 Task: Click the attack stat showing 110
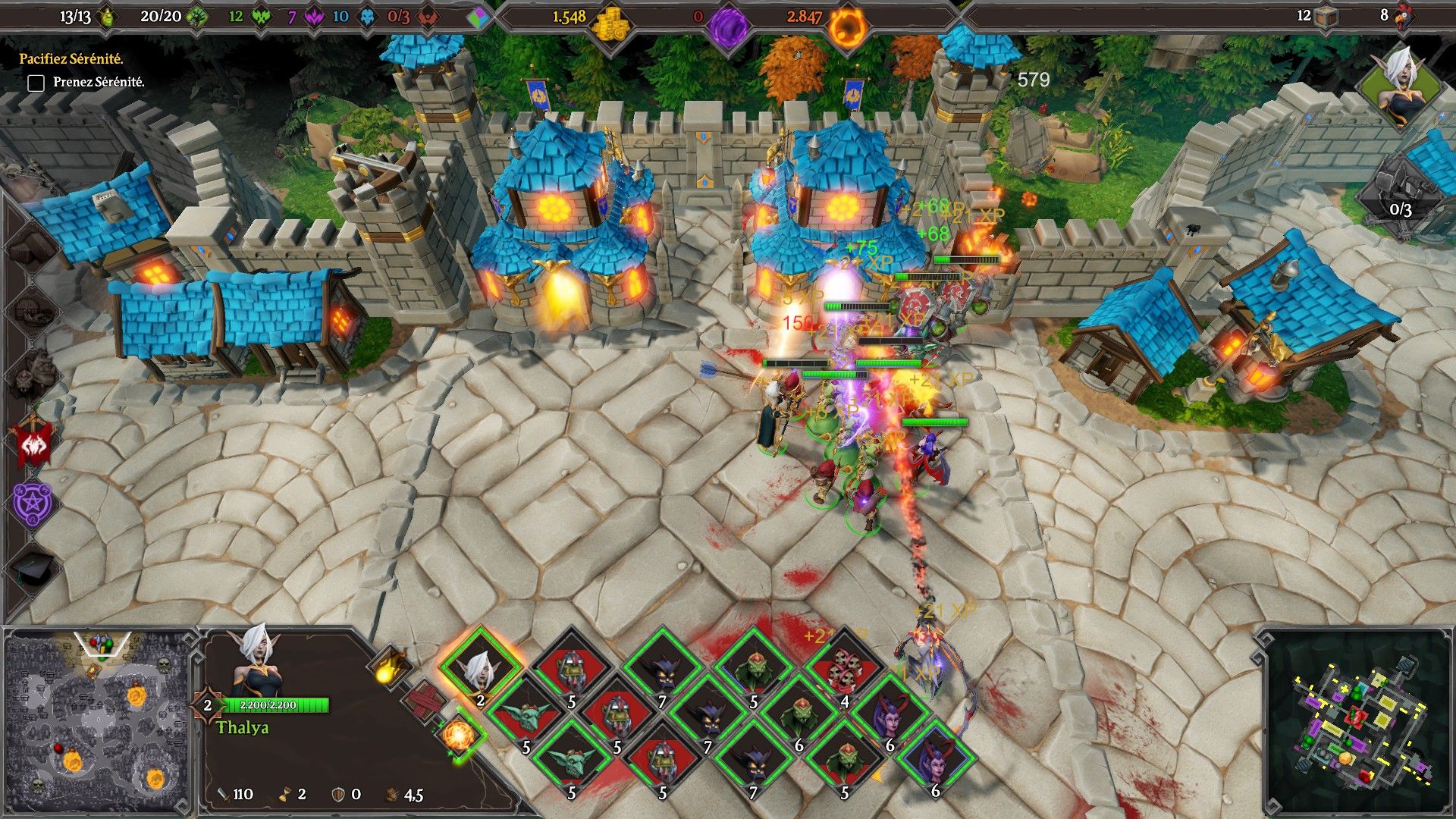point(235,792)
